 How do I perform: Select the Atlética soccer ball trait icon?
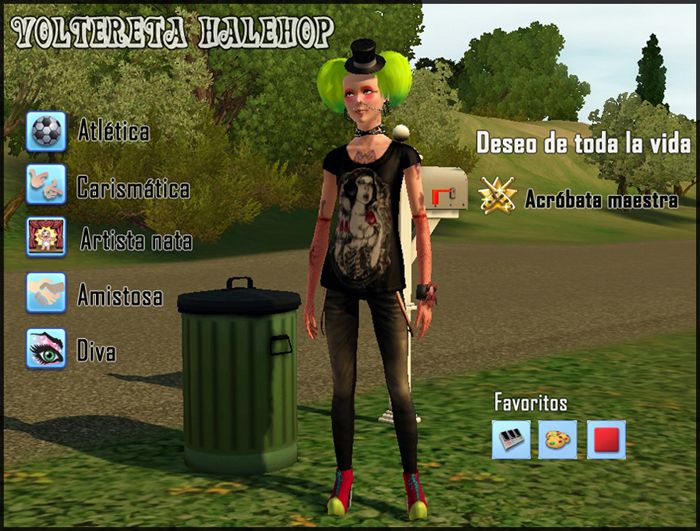(x=46, y=131)
